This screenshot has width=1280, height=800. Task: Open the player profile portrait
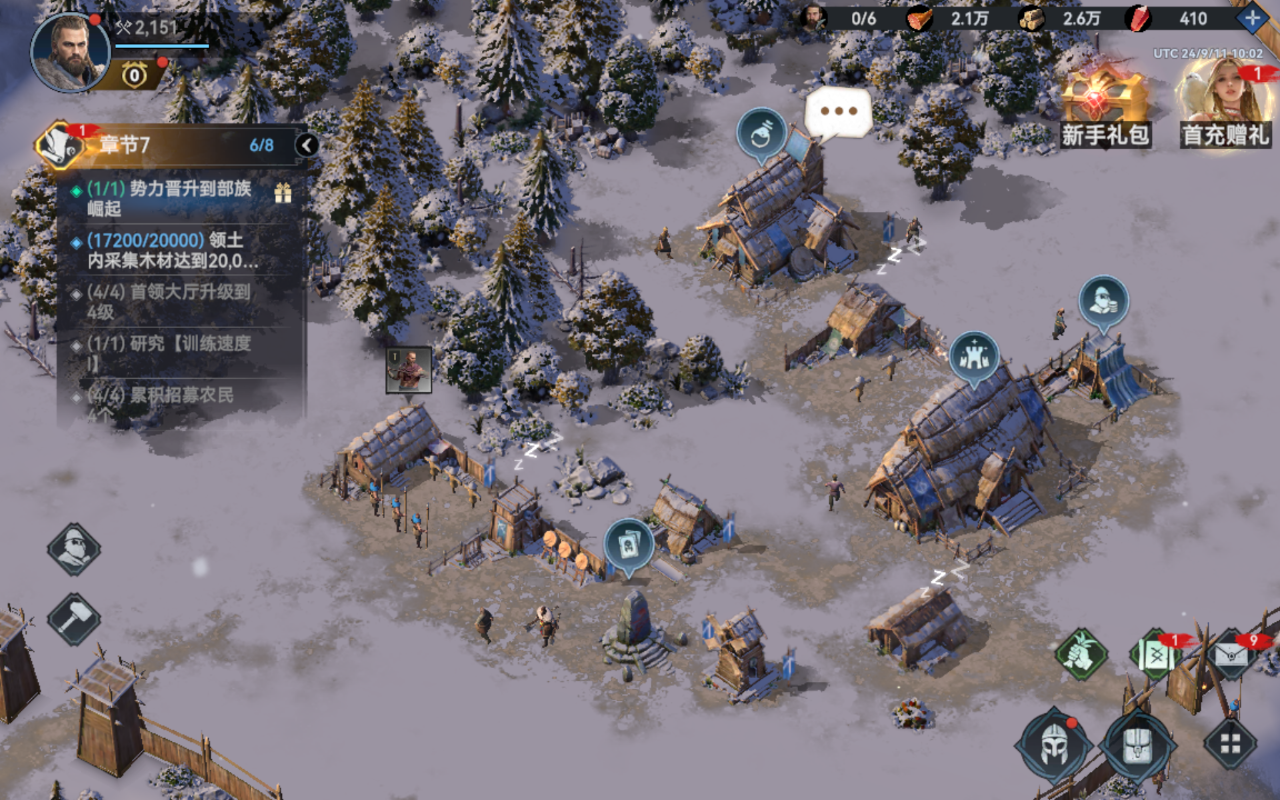click(70, 52)
